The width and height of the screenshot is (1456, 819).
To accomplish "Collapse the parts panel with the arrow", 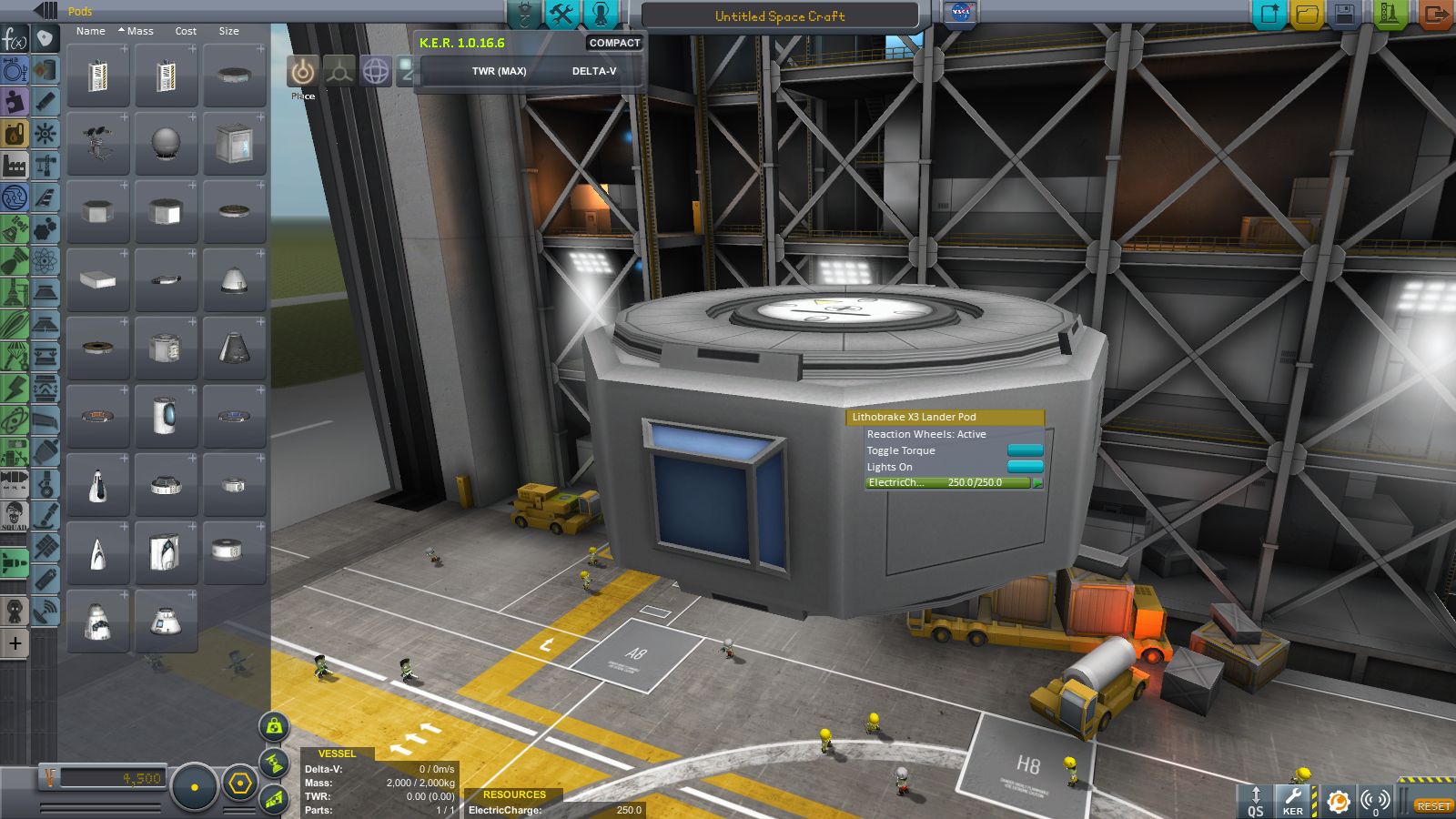I will [x=45, y=11].
